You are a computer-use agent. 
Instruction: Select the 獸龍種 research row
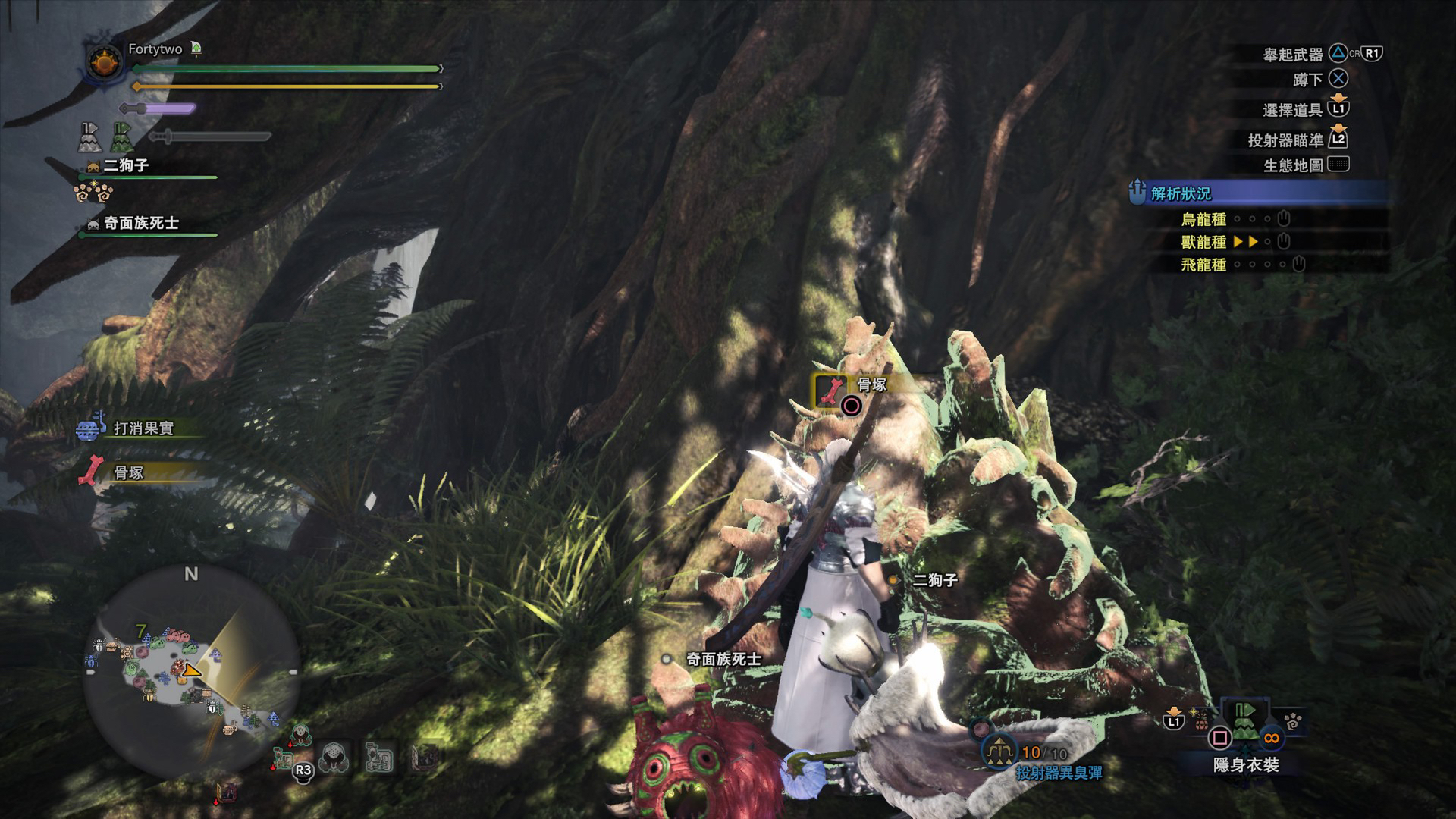(x=1203, y=242)
